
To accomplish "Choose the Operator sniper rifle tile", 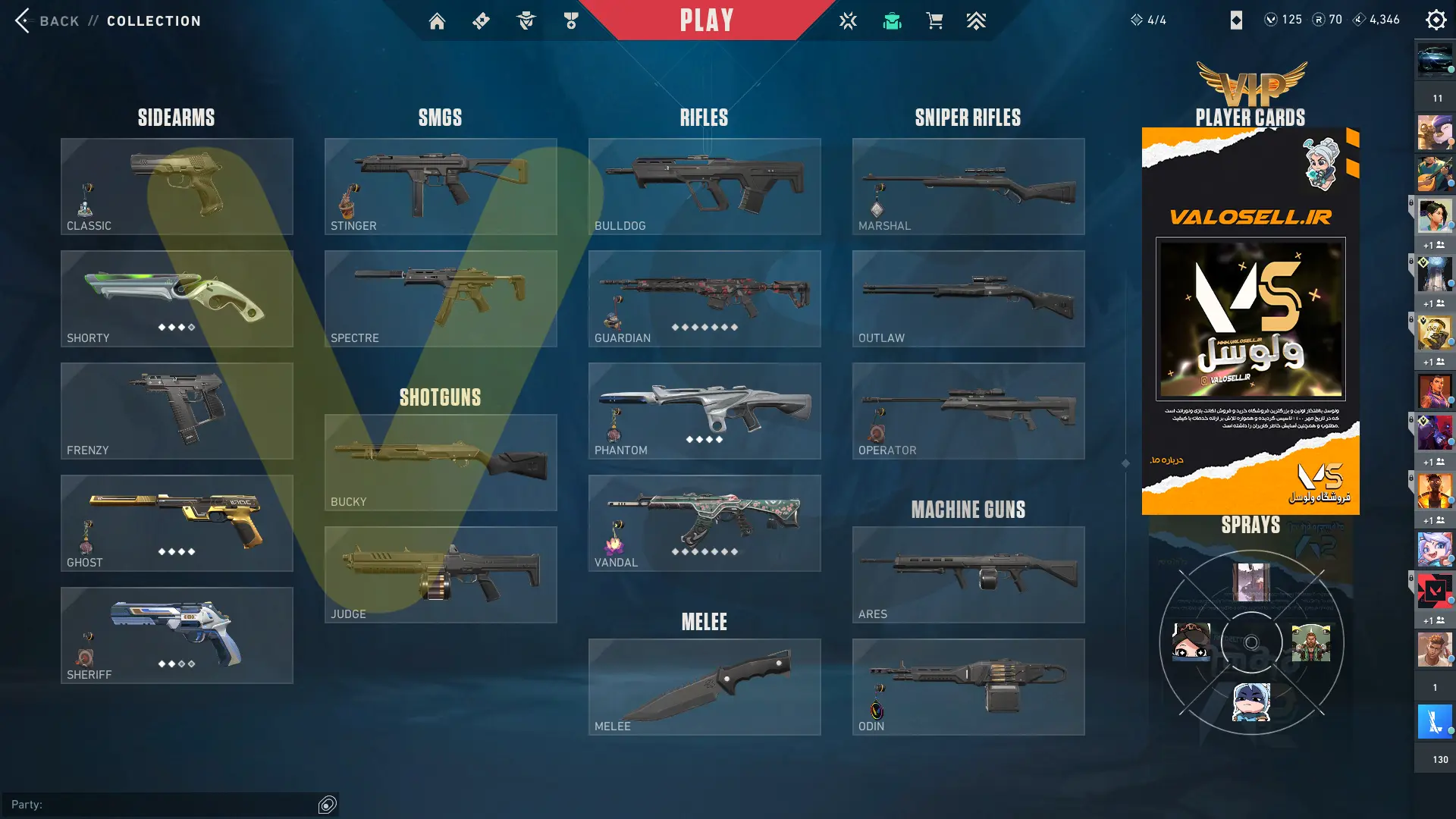I will (968, 411).
